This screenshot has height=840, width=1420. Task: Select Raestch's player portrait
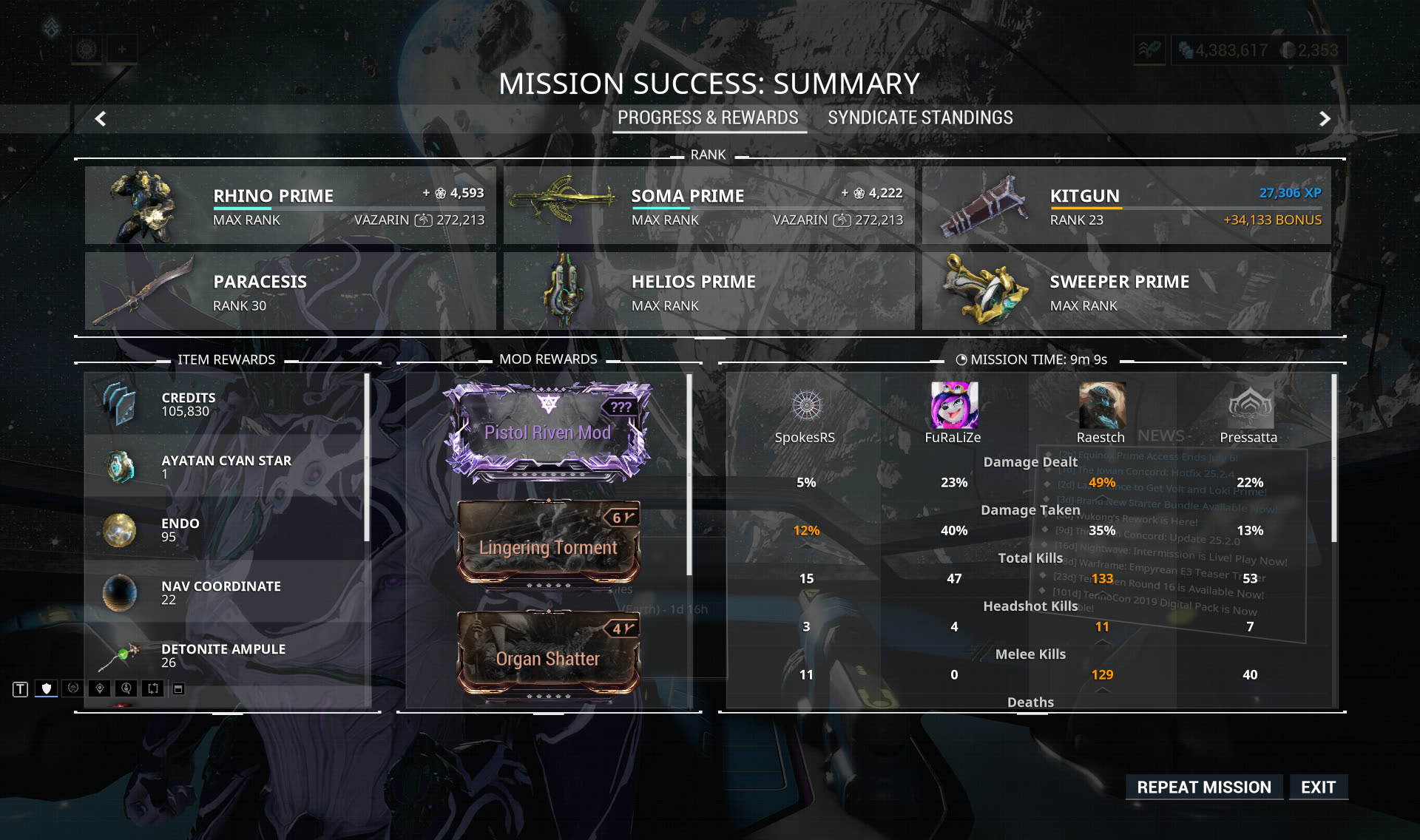pos(1102,405)
